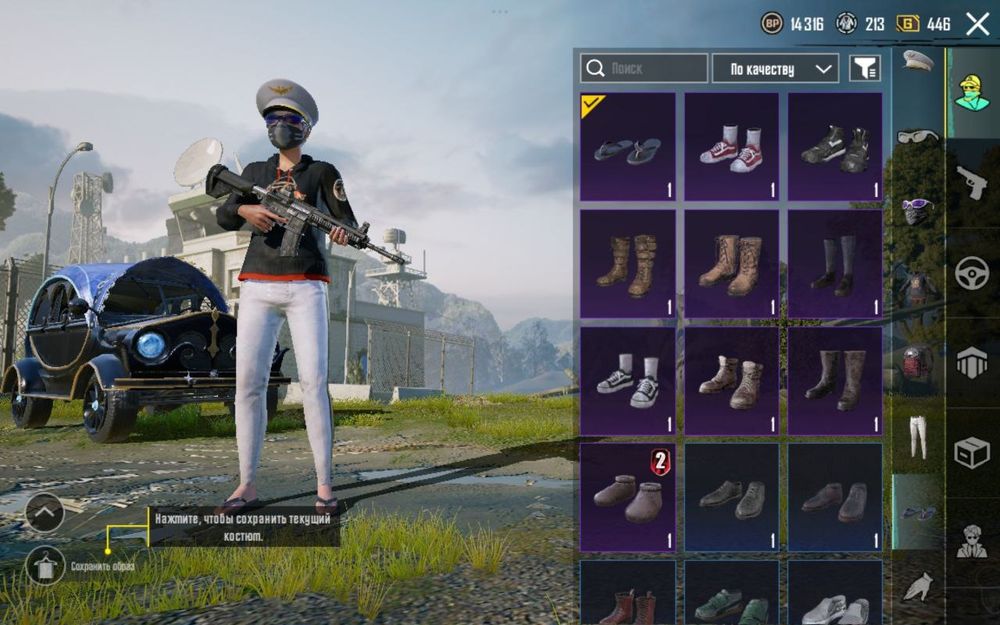1000x625 pixels.
Task: Select the character outfit tab
Action: [x=972, y=93]
